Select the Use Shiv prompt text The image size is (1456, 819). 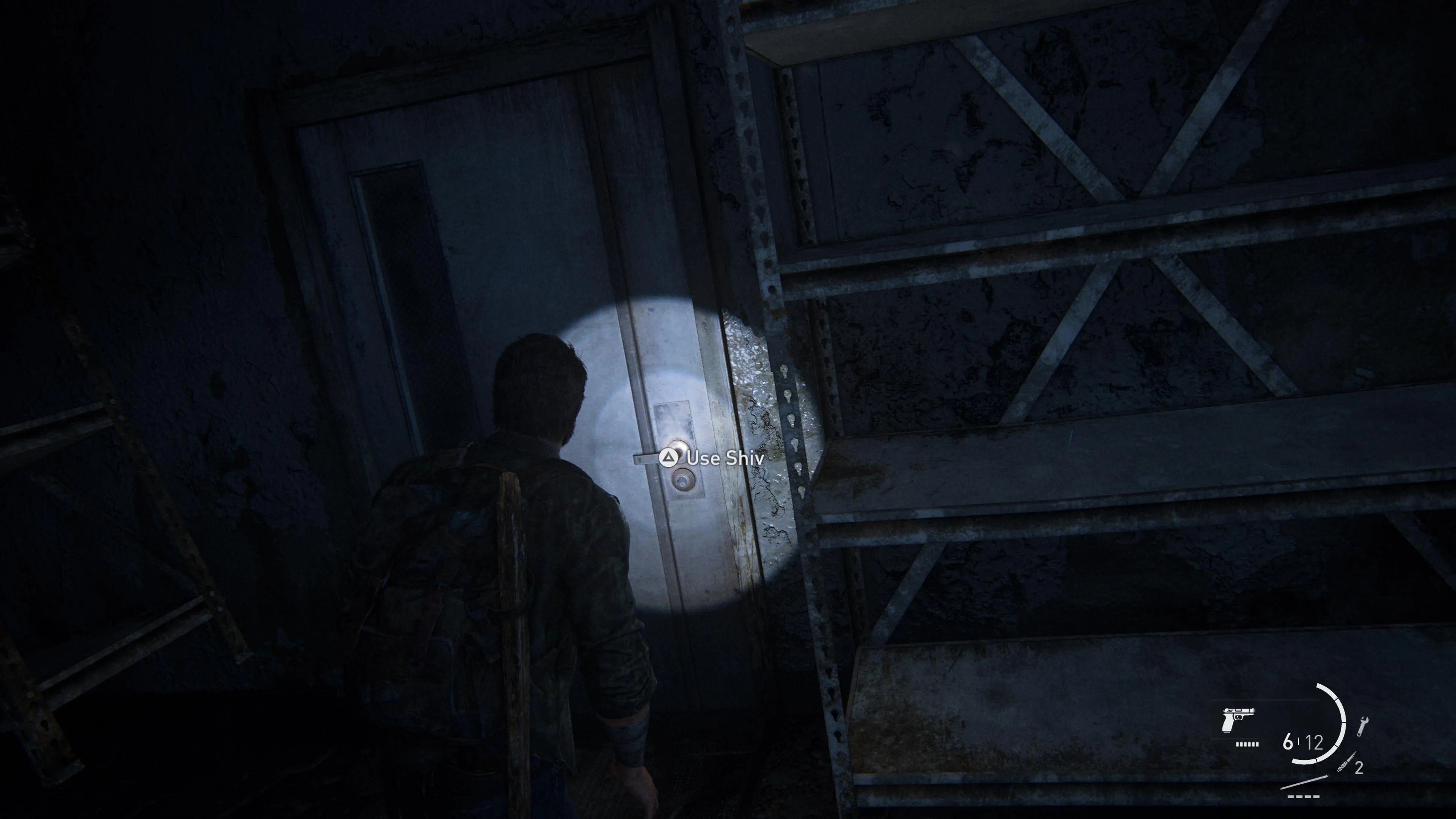725,458
